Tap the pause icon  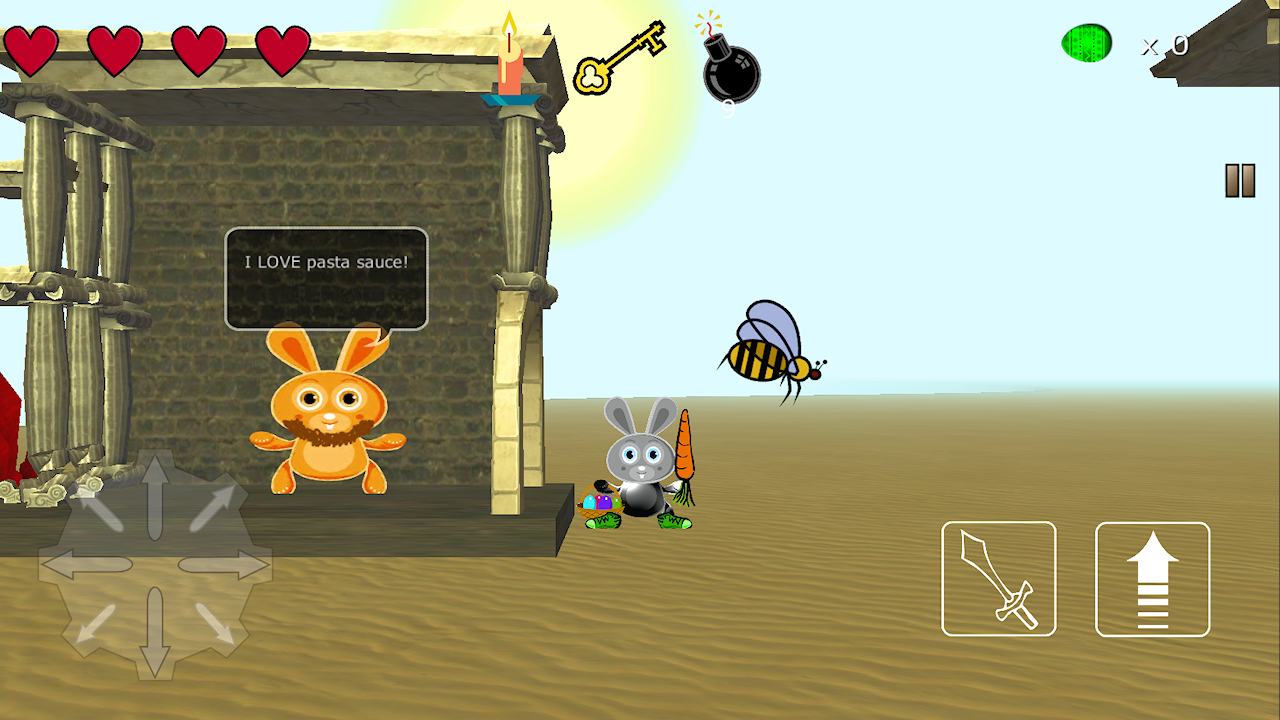[1240, 178]
